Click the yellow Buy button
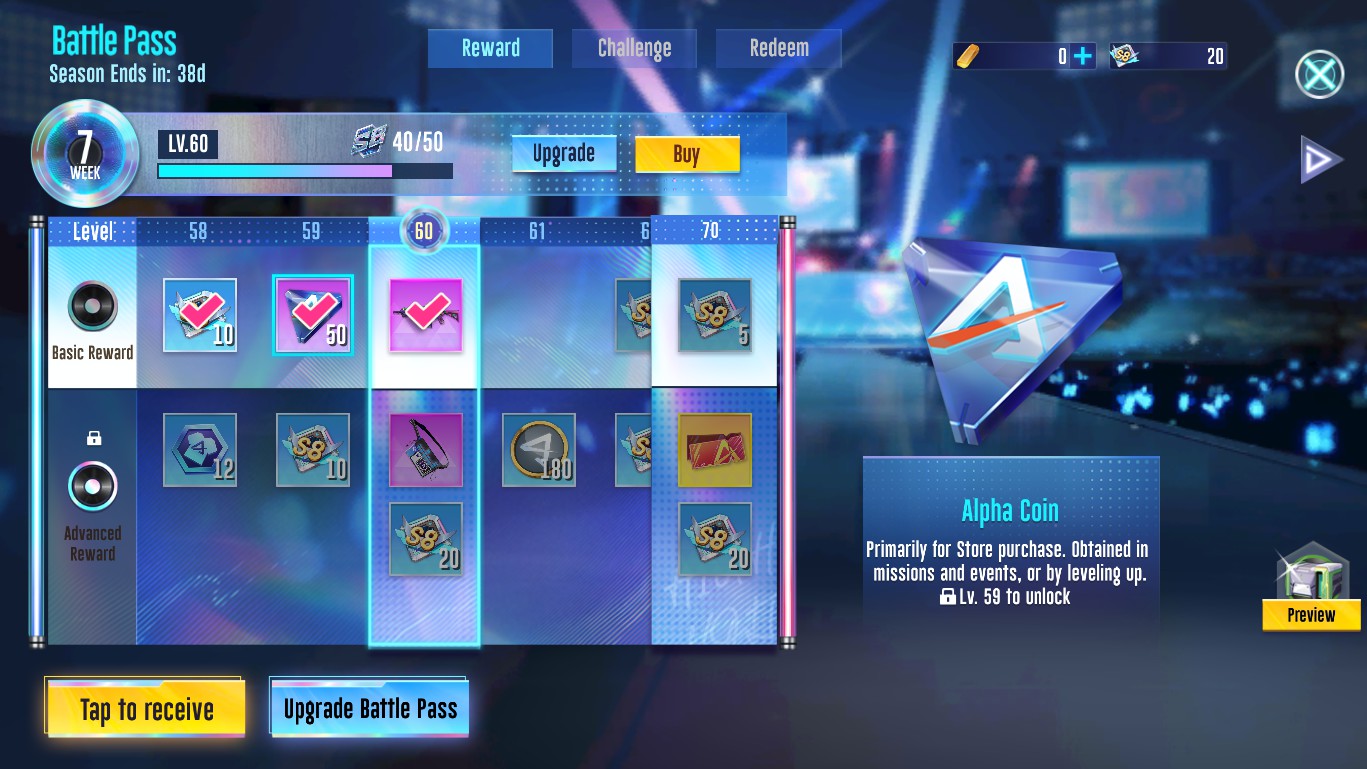The height and width of the screenshot is (769, 1367). point(687,154)
